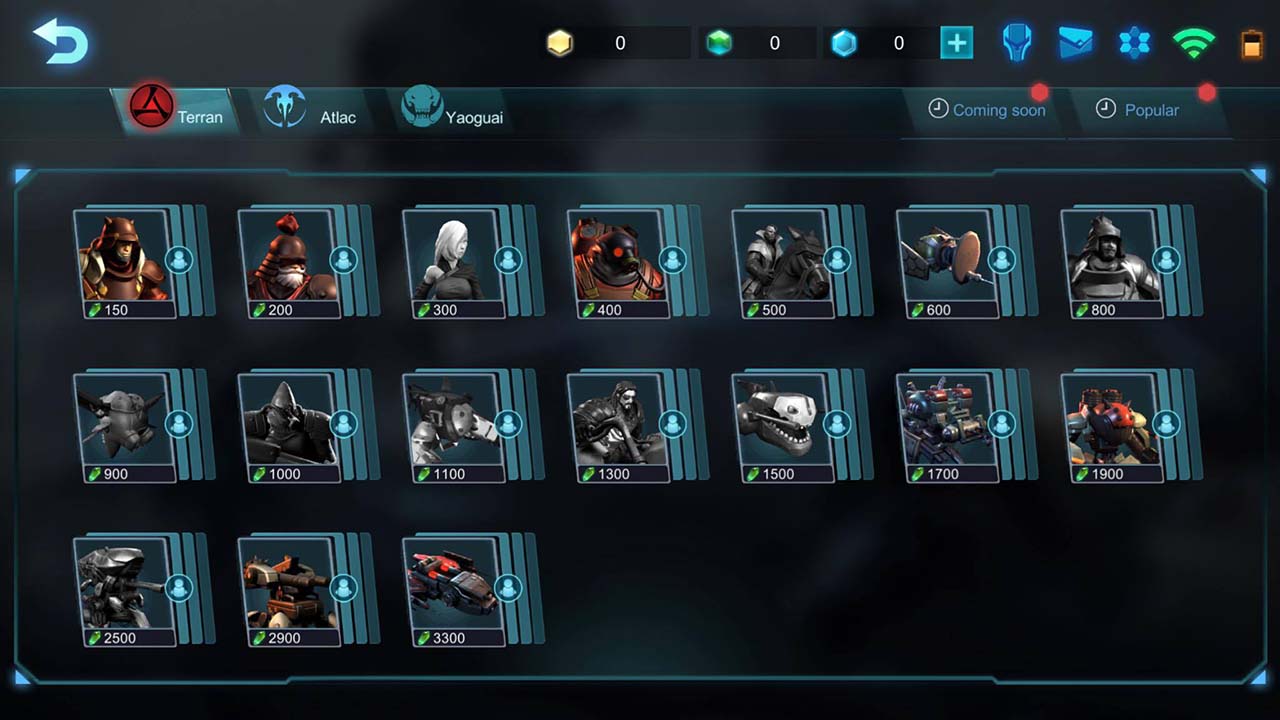Screen dimensions: 1280x720
Task: Click the helmet profile icon at top right
Action: click(x=1016, y=43)
